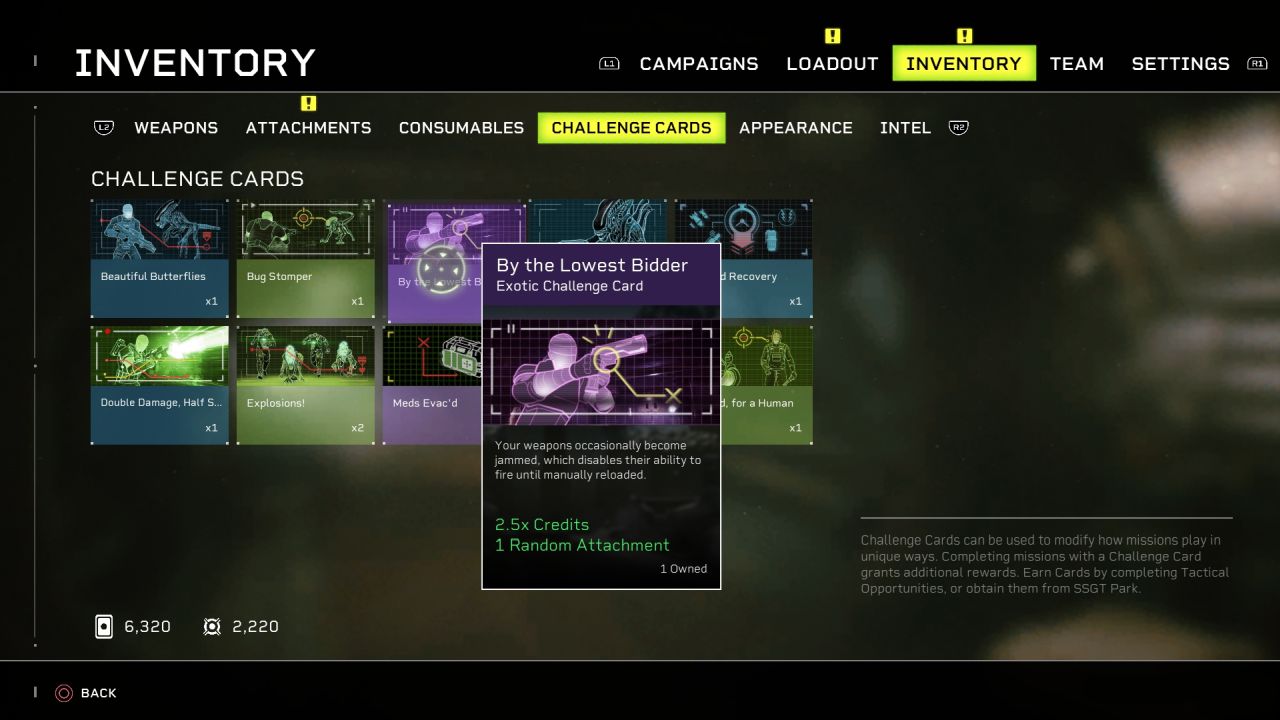The width and height of the screenshot is (1280, 720).
Task: Click the alert badge above INVENTORY
Action: (x=964, y=34)
